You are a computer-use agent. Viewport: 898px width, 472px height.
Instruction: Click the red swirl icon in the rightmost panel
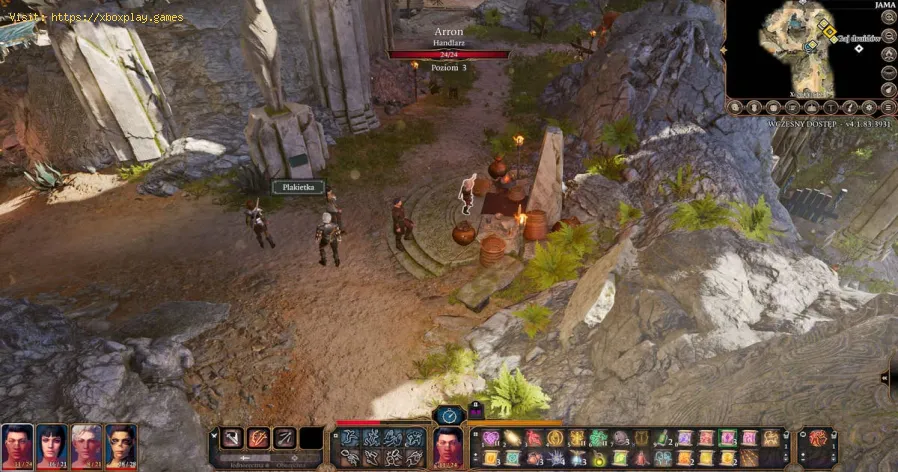point(817,439)
